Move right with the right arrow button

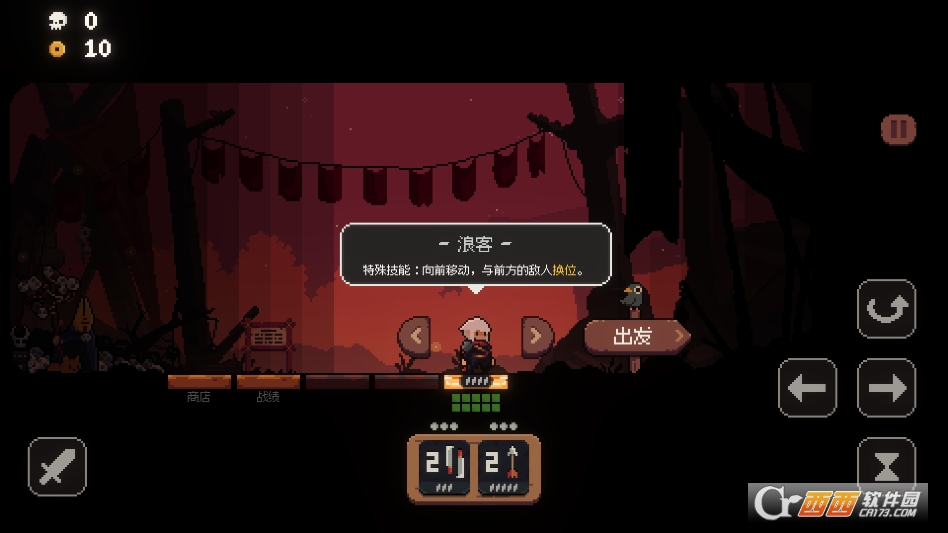tap(886, 388)
